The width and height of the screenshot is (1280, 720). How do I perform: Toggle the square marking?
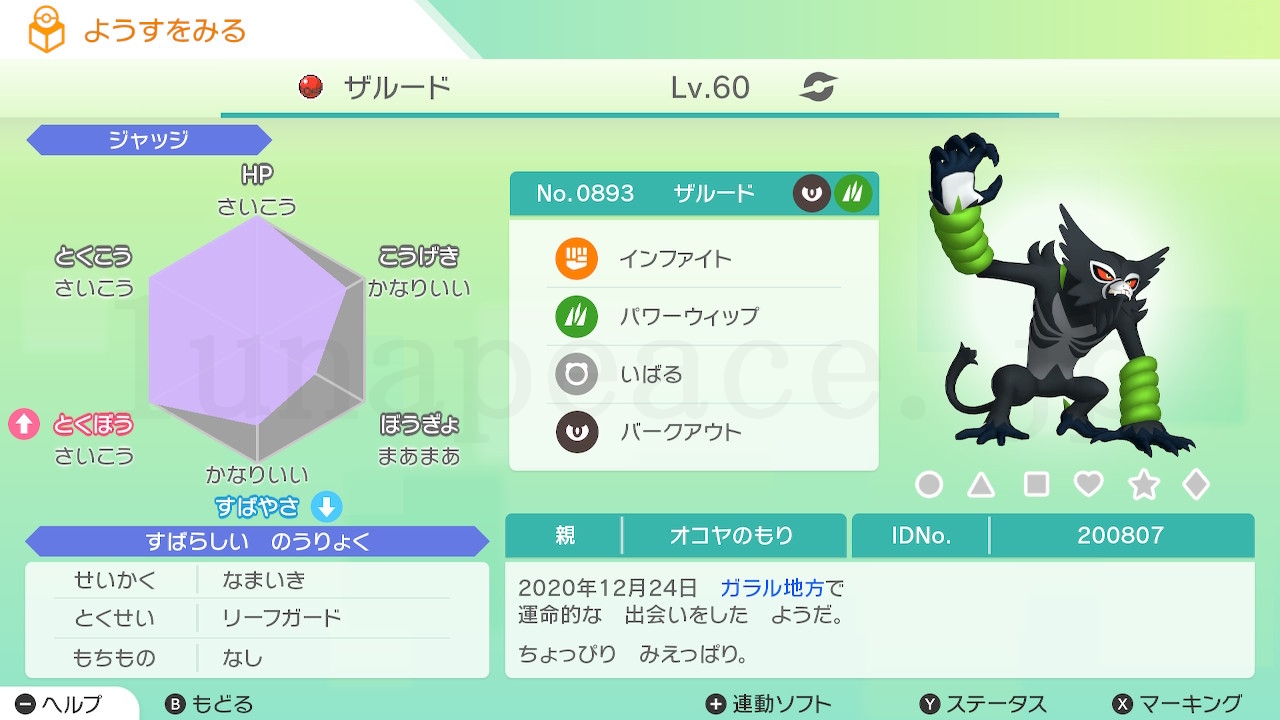click(1036, 485)
